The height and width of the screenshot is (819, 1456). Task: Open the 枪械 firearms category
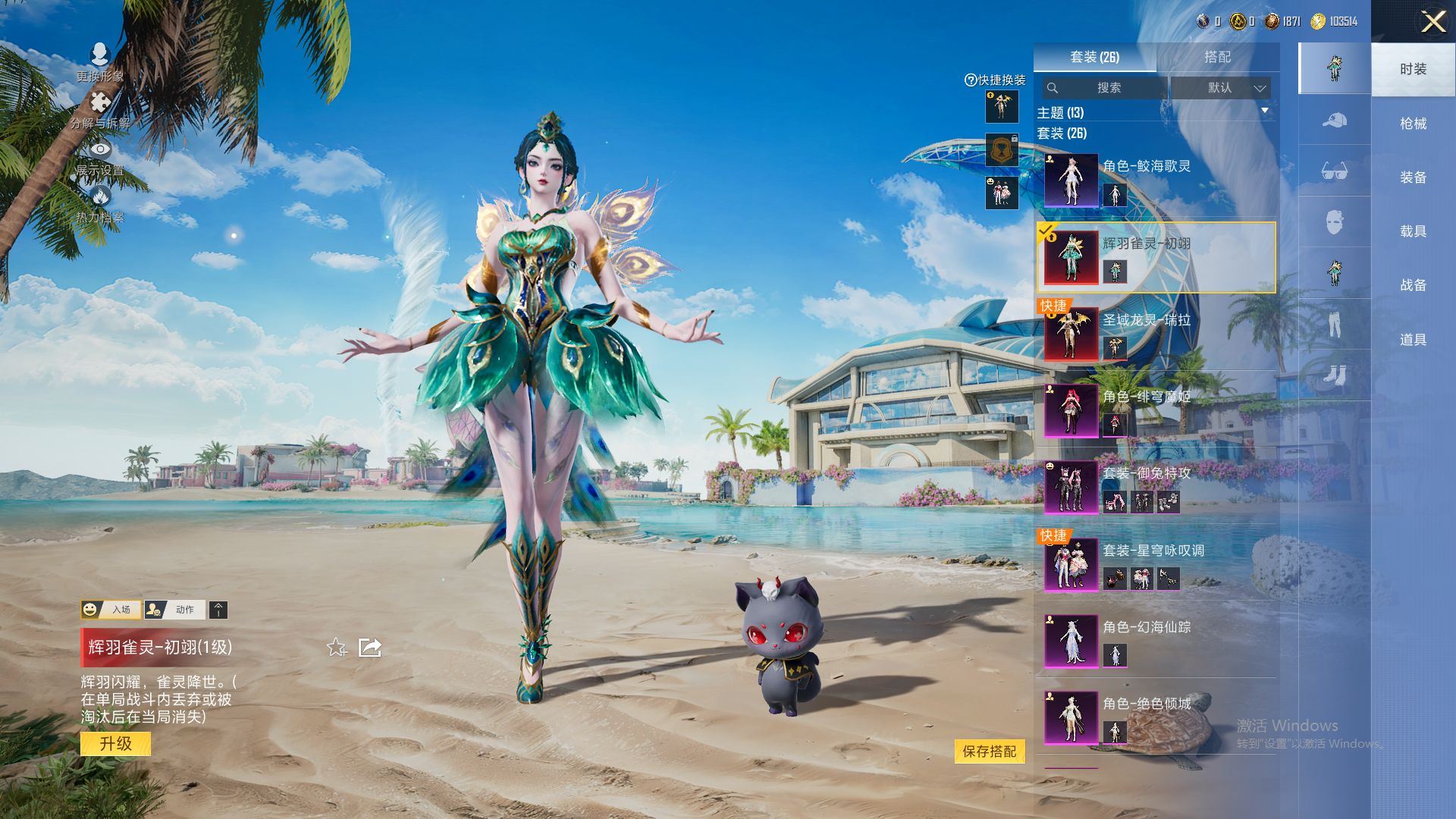coord(1413,124)
